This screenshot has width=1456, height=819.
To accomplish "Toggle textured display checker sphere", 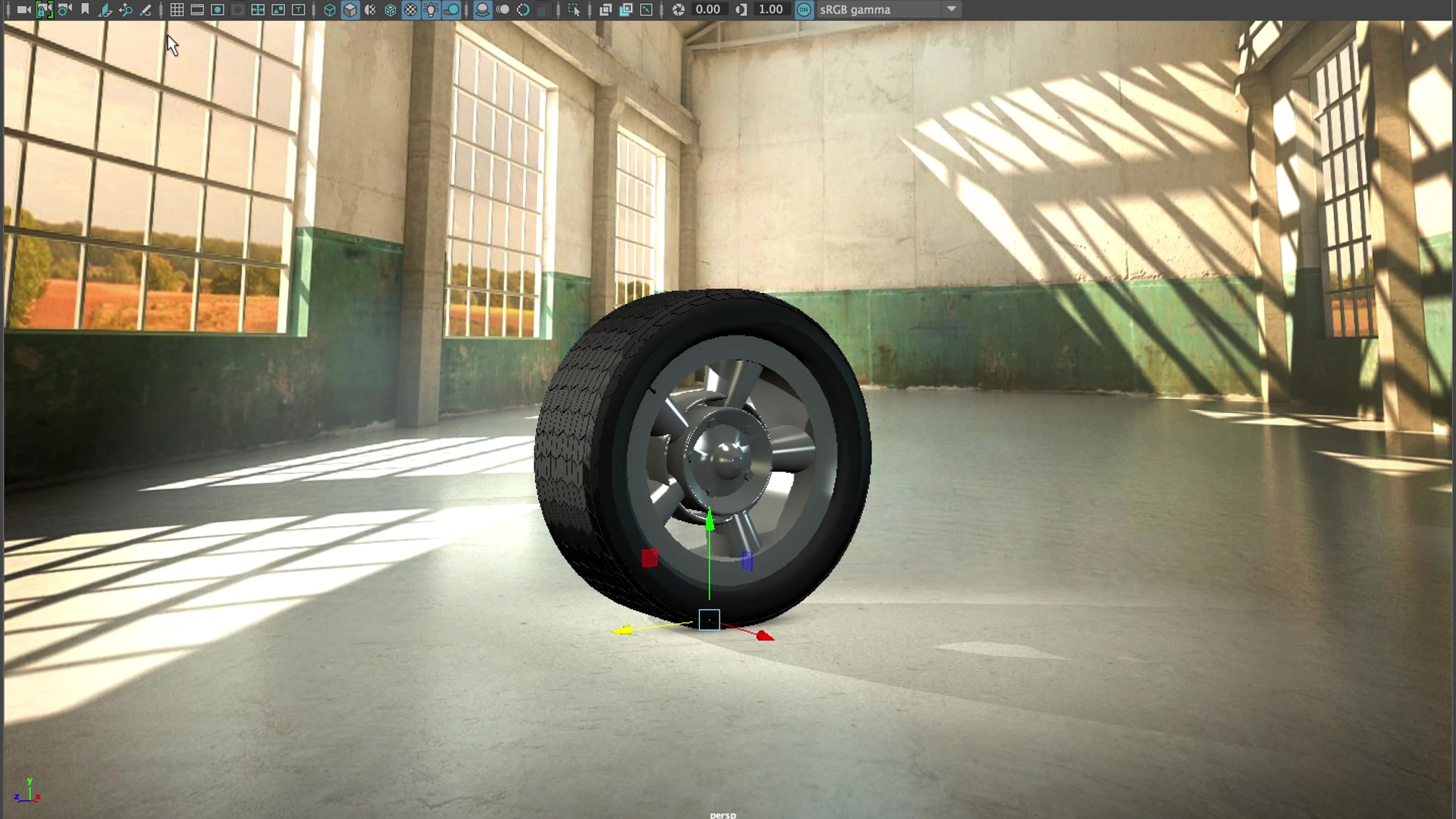I will coord(411,9).
